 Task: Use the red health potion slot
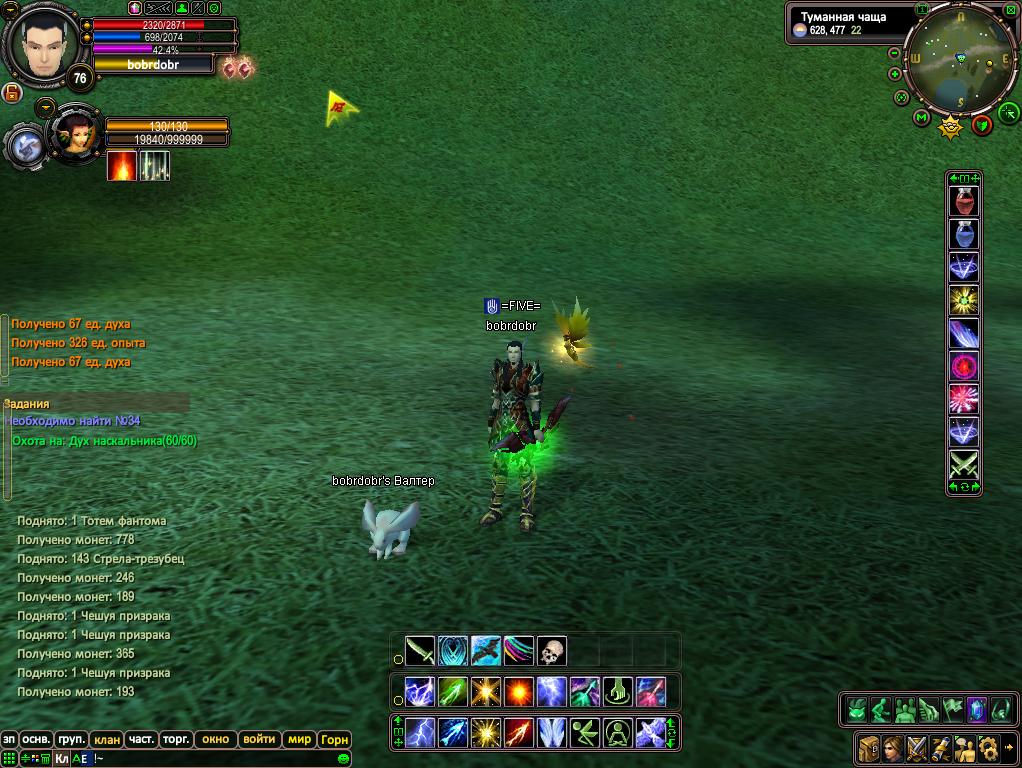click(964, 202)
